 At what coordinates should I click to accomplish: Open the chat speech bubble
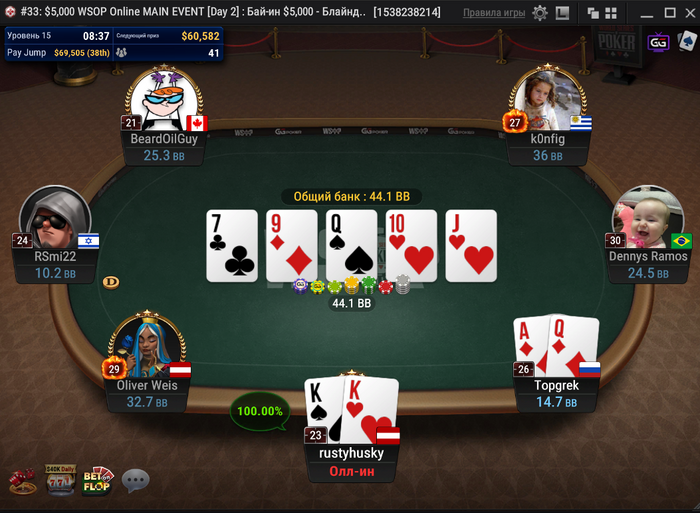coord(135,481)
